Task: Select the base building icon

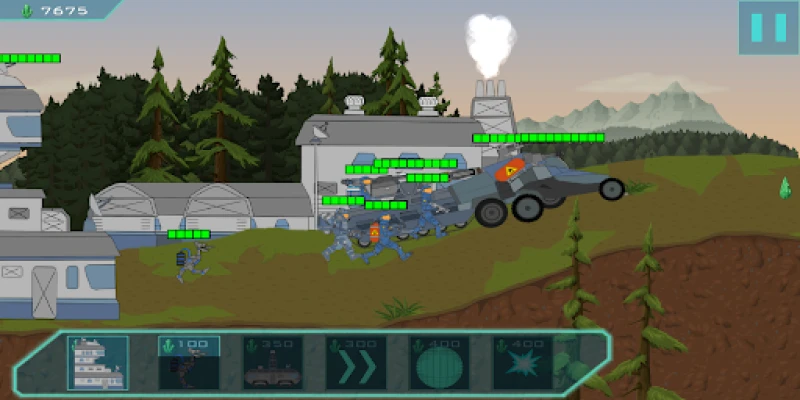Action: click(x=98, y=362)
